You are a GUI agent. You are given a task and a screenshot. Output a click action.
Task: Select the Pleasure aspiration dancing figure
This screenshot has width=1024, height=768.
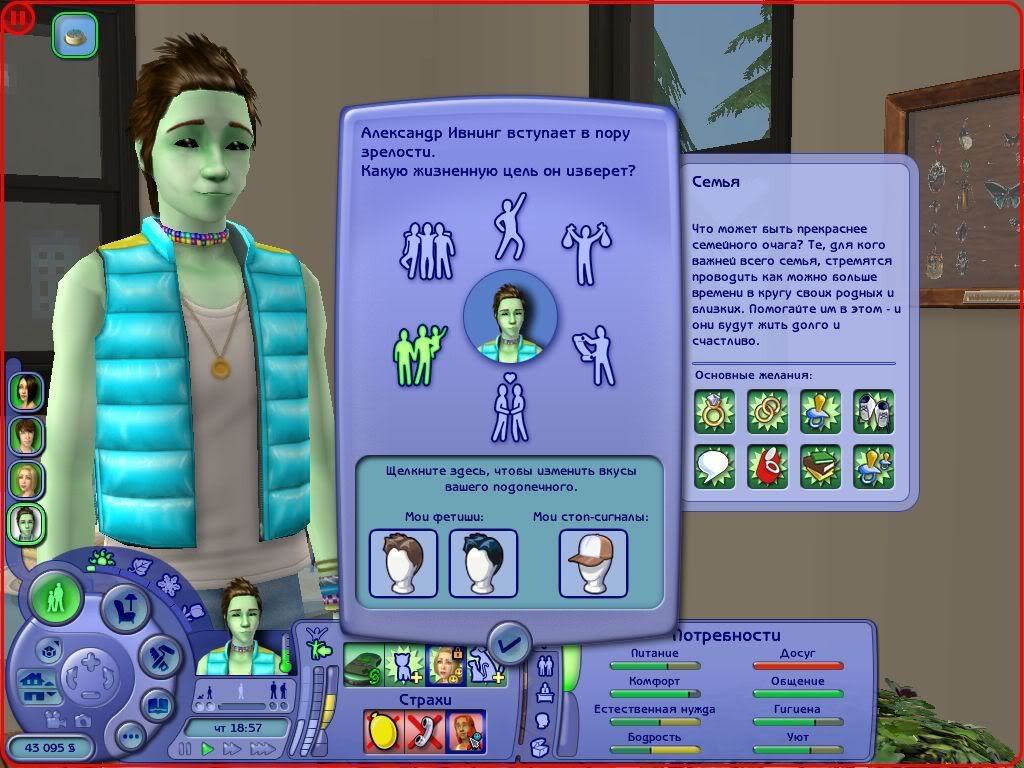[x=510, y=225]
